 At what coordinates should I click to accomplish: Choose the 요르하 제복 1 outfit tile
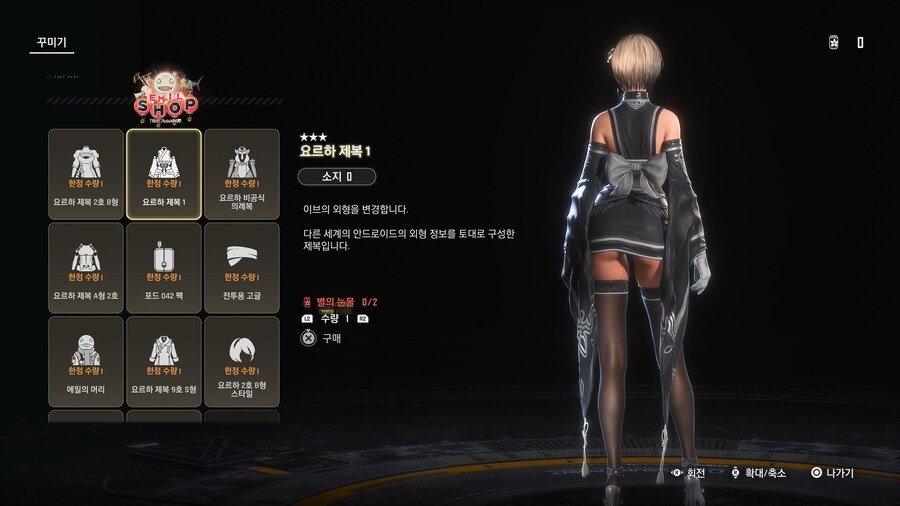pyautogui.click(x=164, y=173)
